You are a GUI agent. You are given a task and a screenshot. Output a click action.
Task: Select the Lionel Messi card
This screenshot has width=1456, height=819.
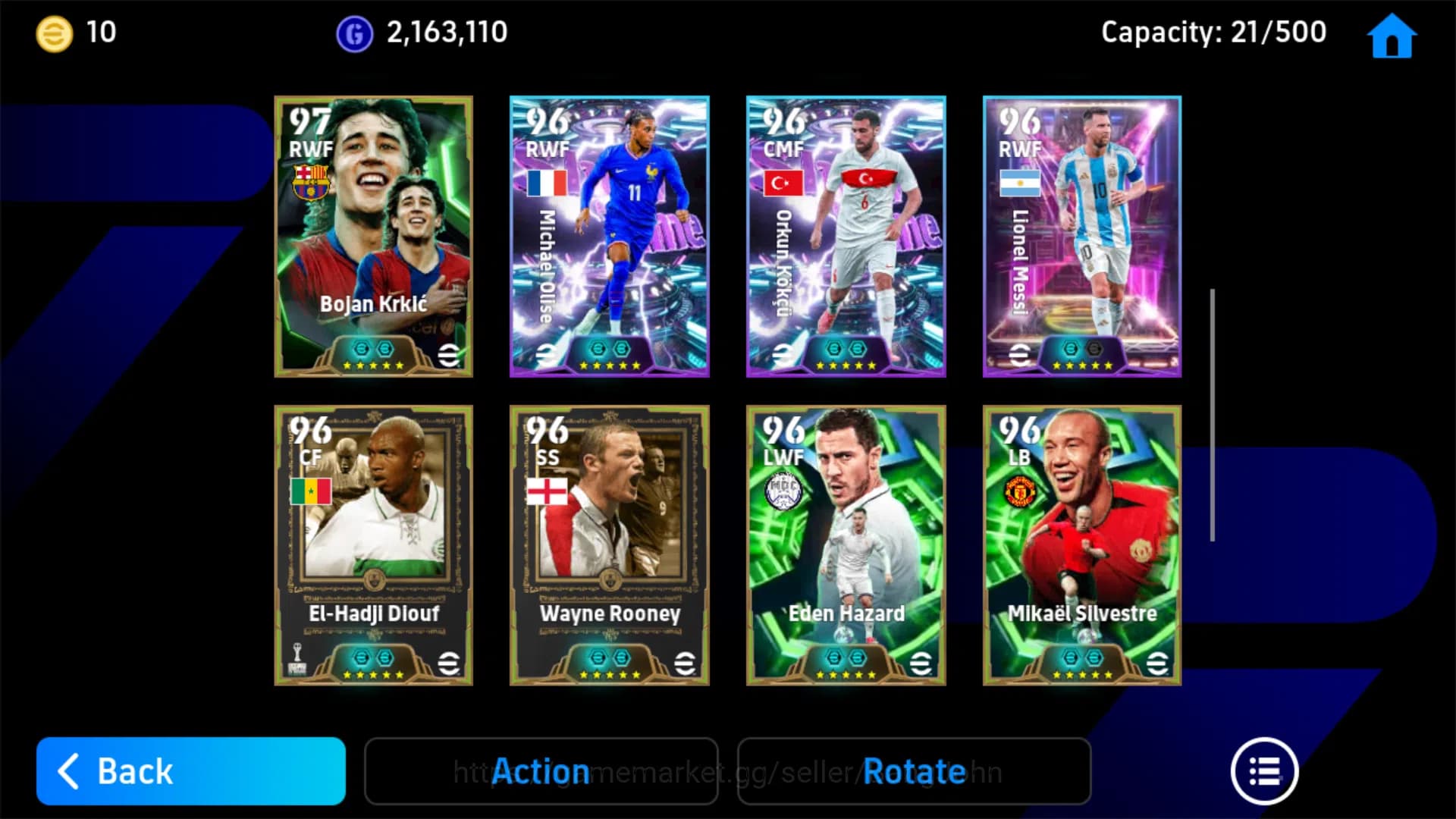[x=1082, y=237]
